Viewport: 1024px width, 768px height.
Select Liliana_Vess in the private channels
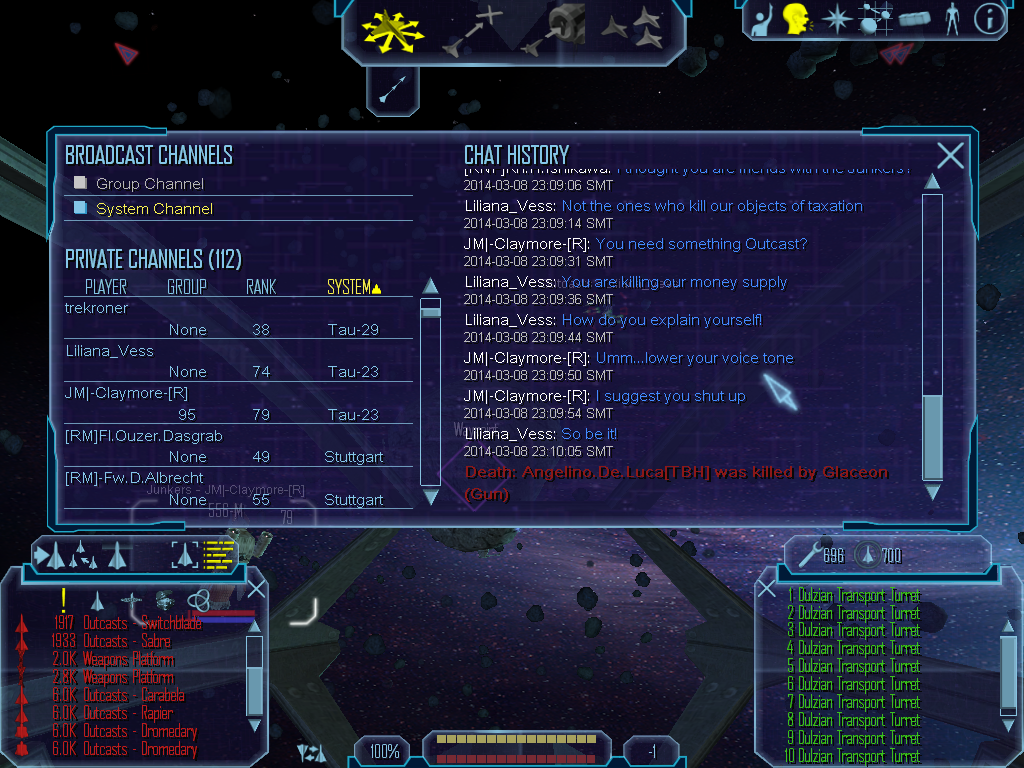(x=110, y=351)
